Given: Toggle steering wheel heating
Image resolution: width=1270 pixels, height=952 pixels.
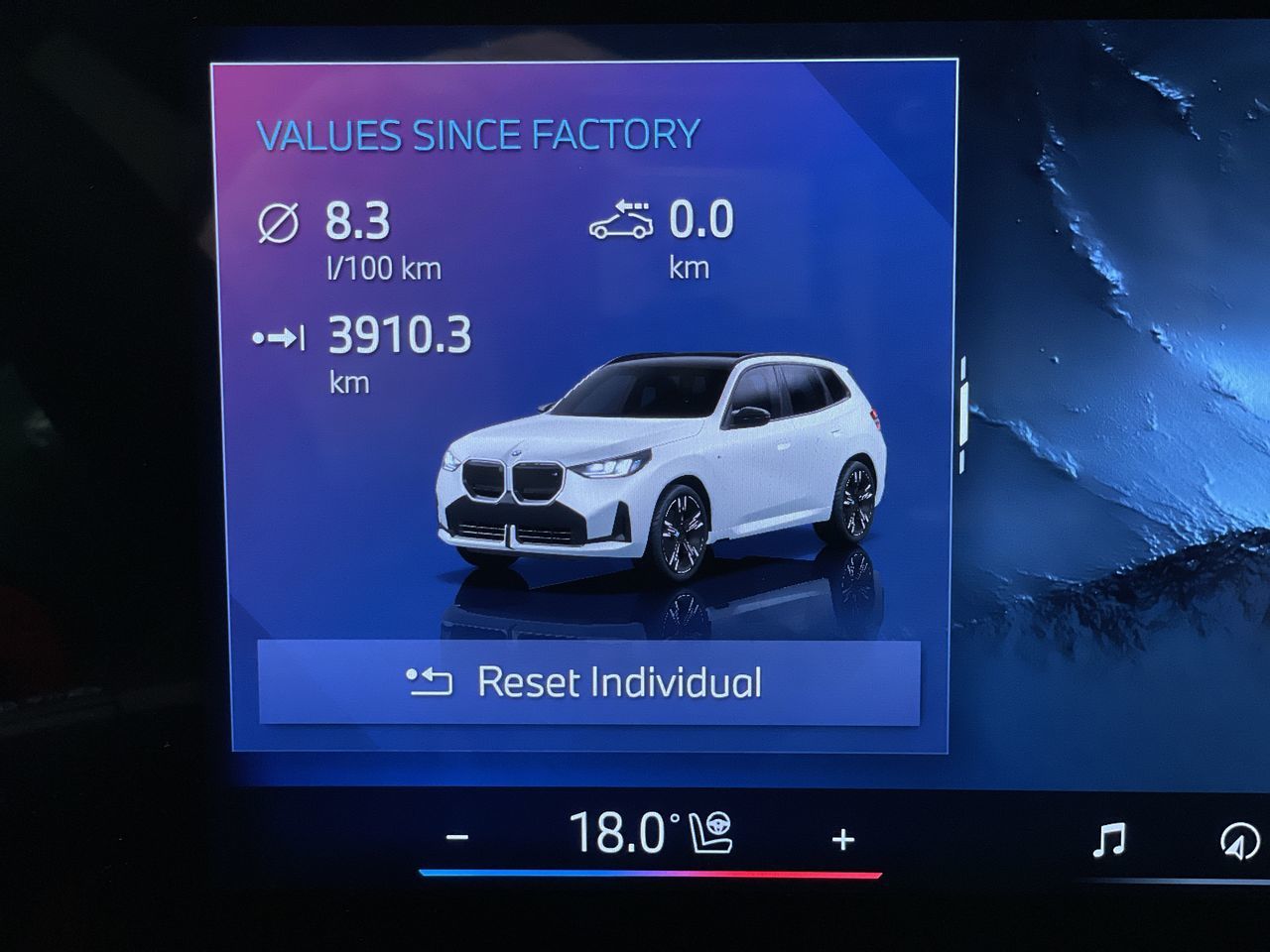Looking at the screenshot, I should [x=718, y=823].
